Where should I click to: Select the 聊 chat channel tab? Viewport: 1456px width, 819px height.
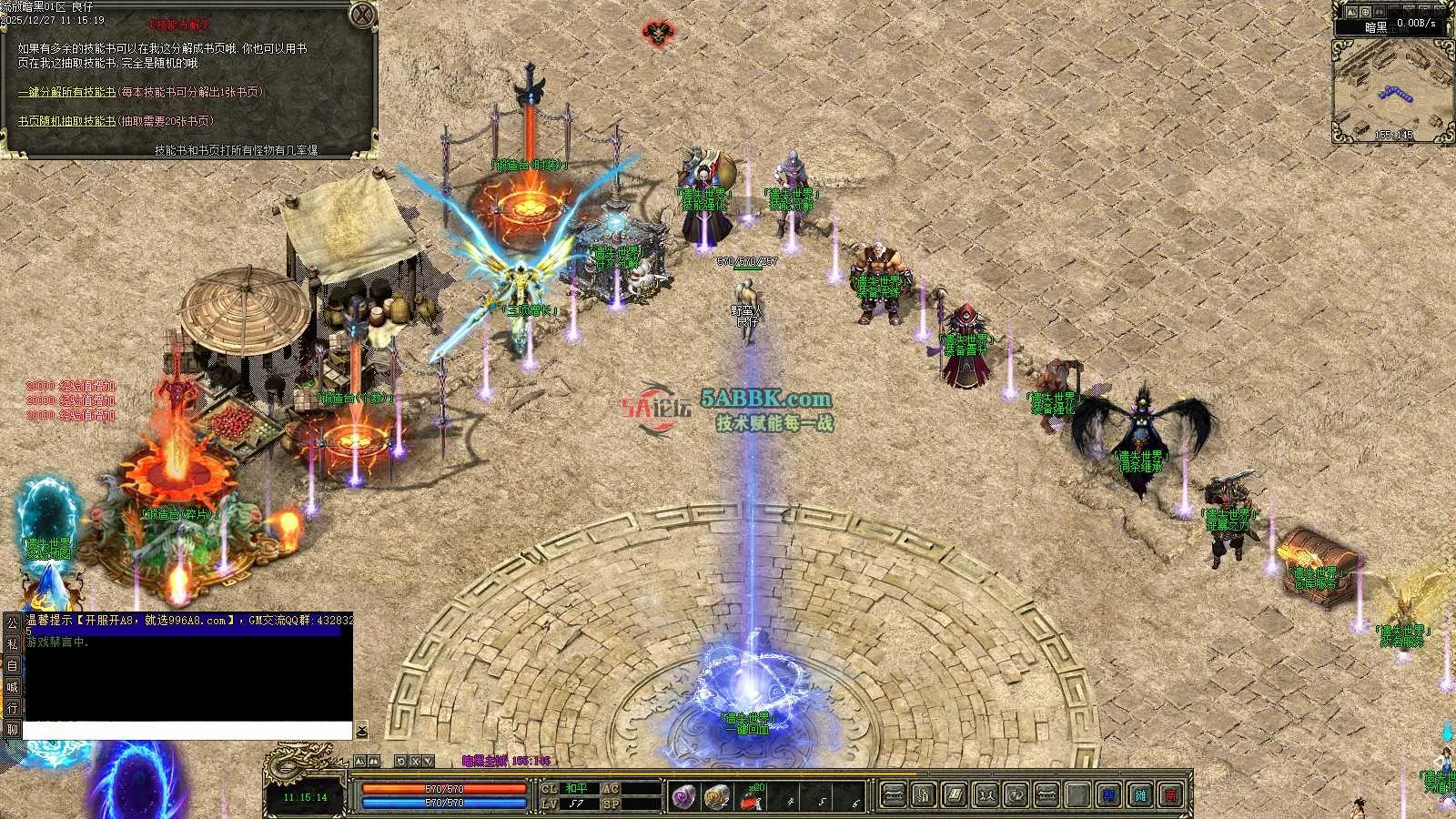[12, 730]
